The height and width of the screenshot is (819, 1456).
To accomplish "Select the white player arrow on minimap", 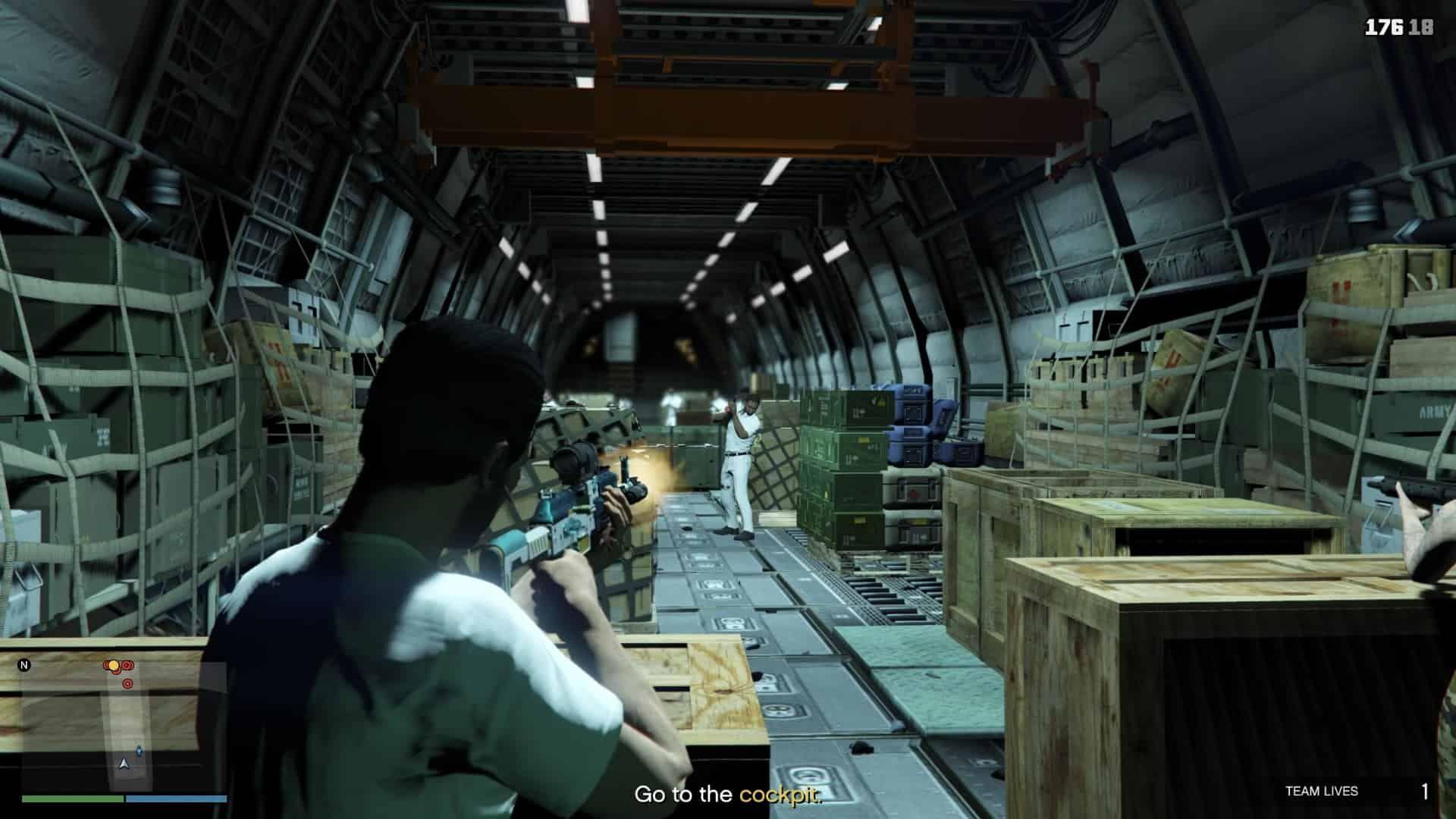I will point(124,763).
